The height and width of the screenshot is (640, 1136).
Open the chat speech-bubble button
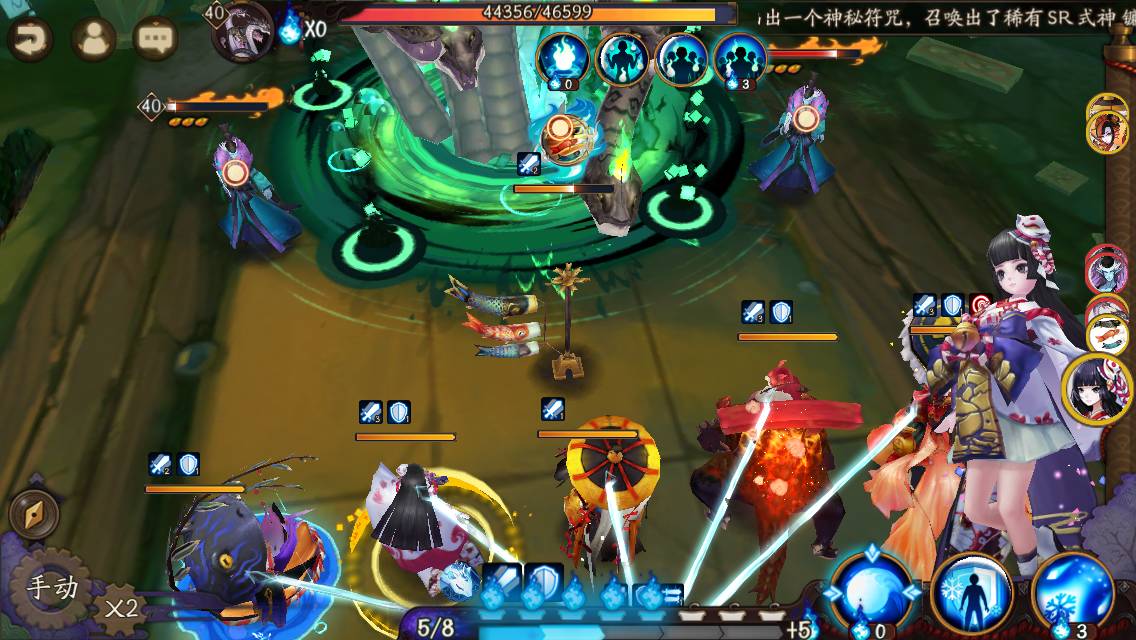click(155, 39)
